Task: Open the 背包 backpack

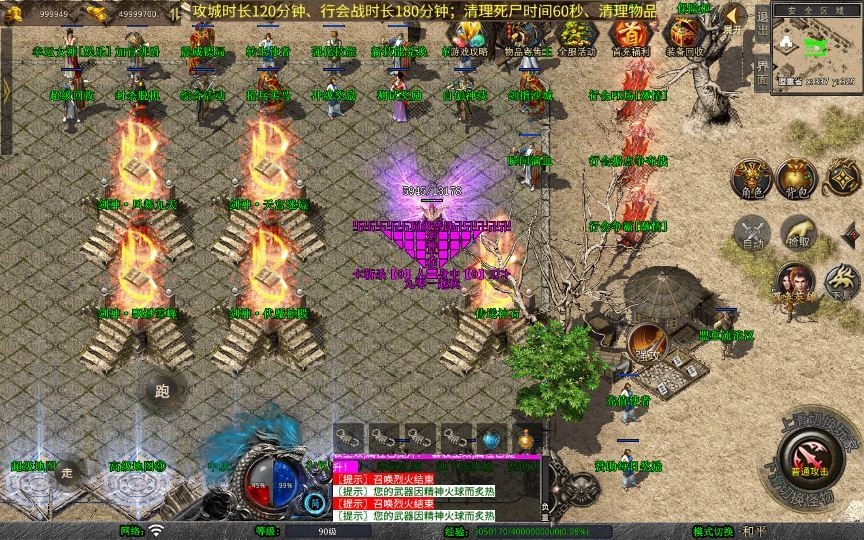Action: 797,178
